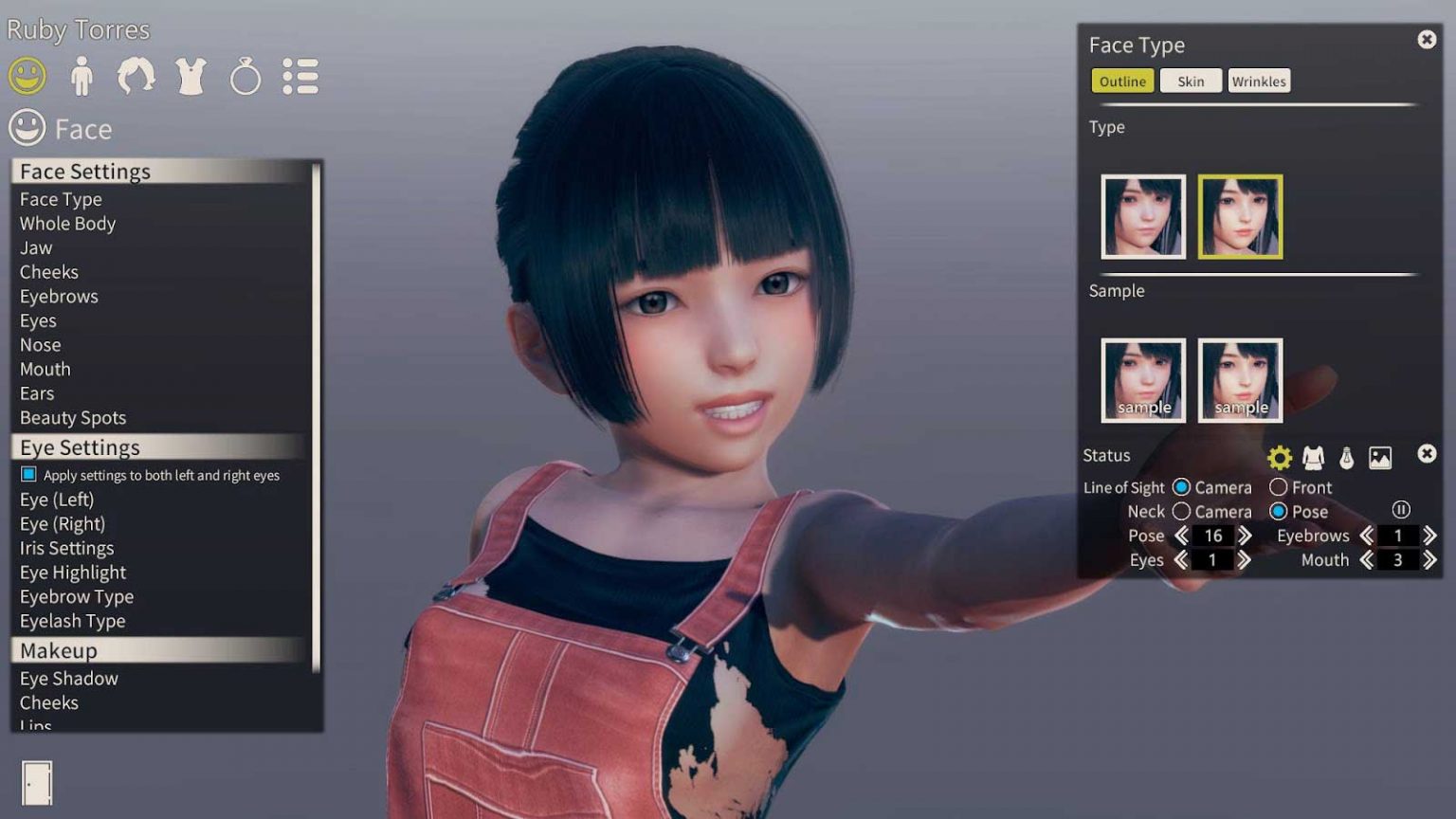Select Eyebrows in Face Settings
Viewport: 1456px width, 819px height.
[59, 297]
